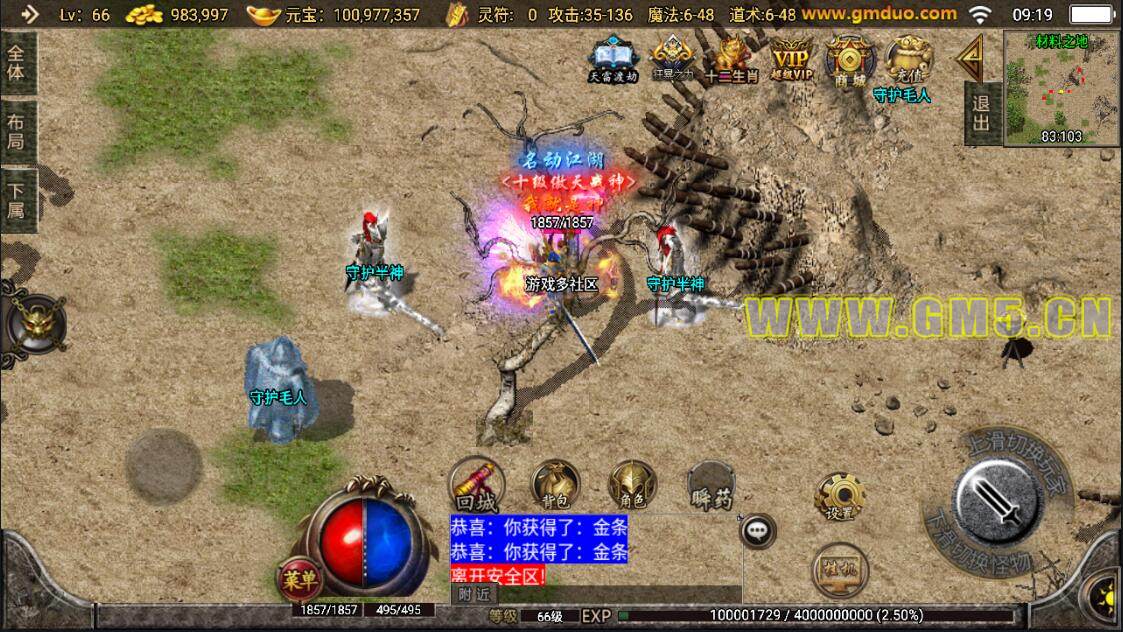The height and width of the screenshot is (632, 1123).
Task: Open the 背包 backpack
Action: click(x=554, y=485)
